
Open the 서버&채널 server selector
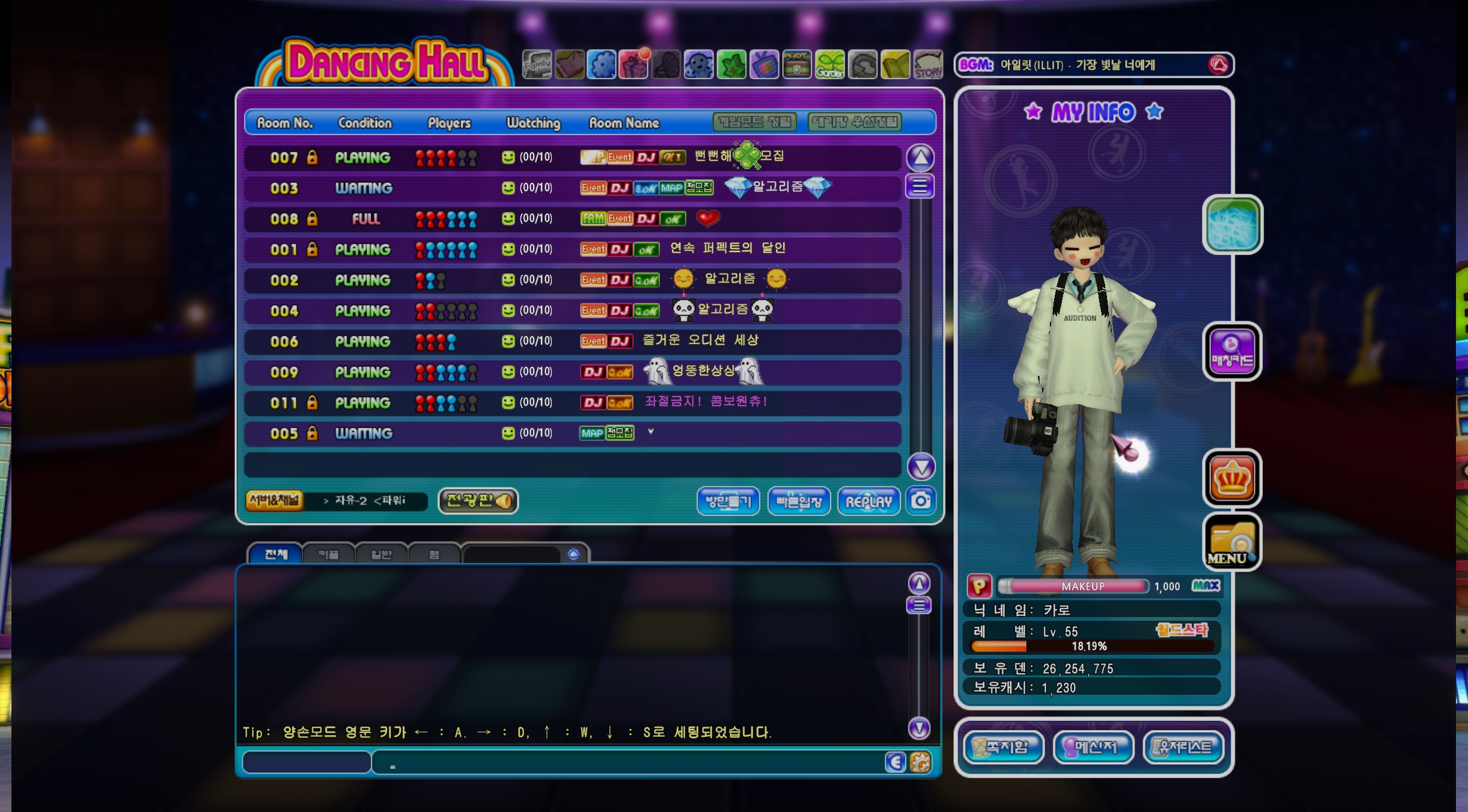[274, 500]
